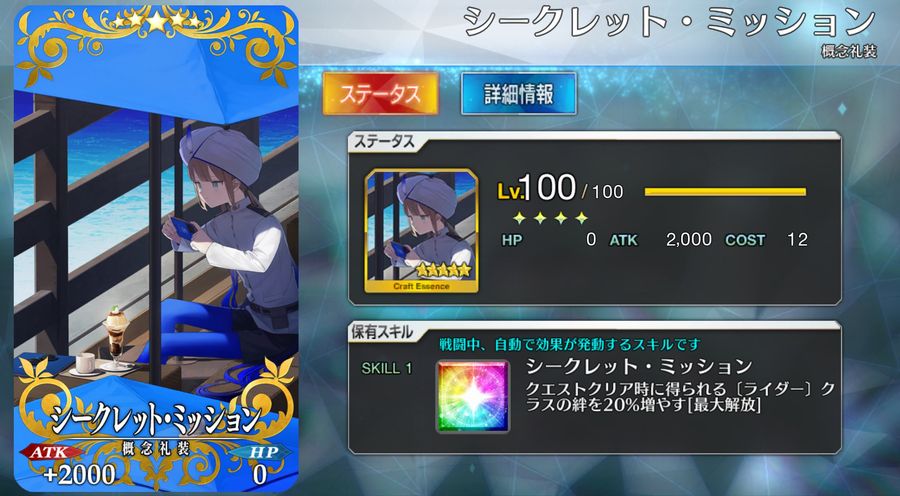
Task: Switch to the ステータス tab
Action: pyautogui.click(x=380, y=94)
